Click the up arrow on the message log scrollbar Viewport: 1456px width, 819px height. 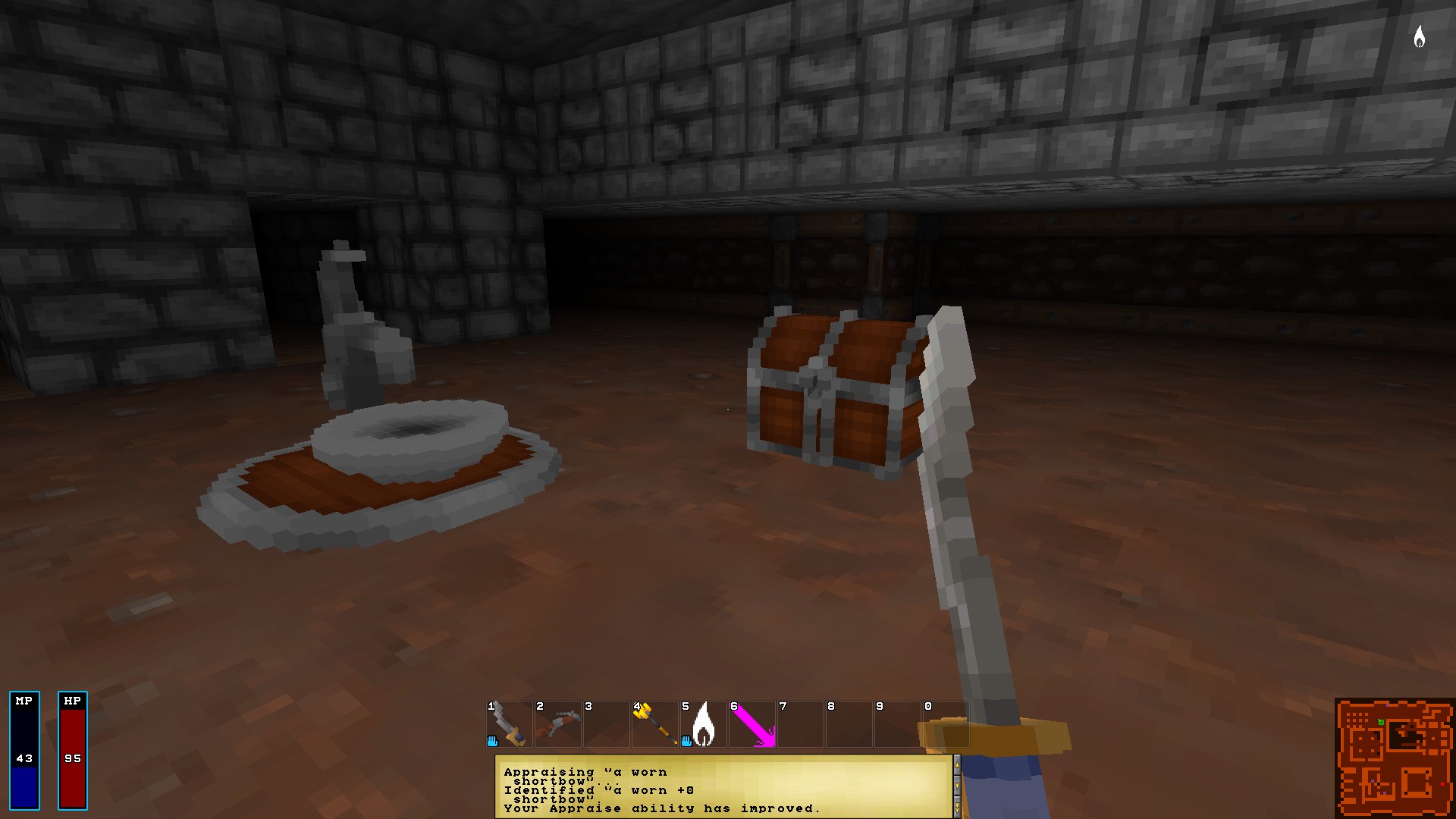958,765
